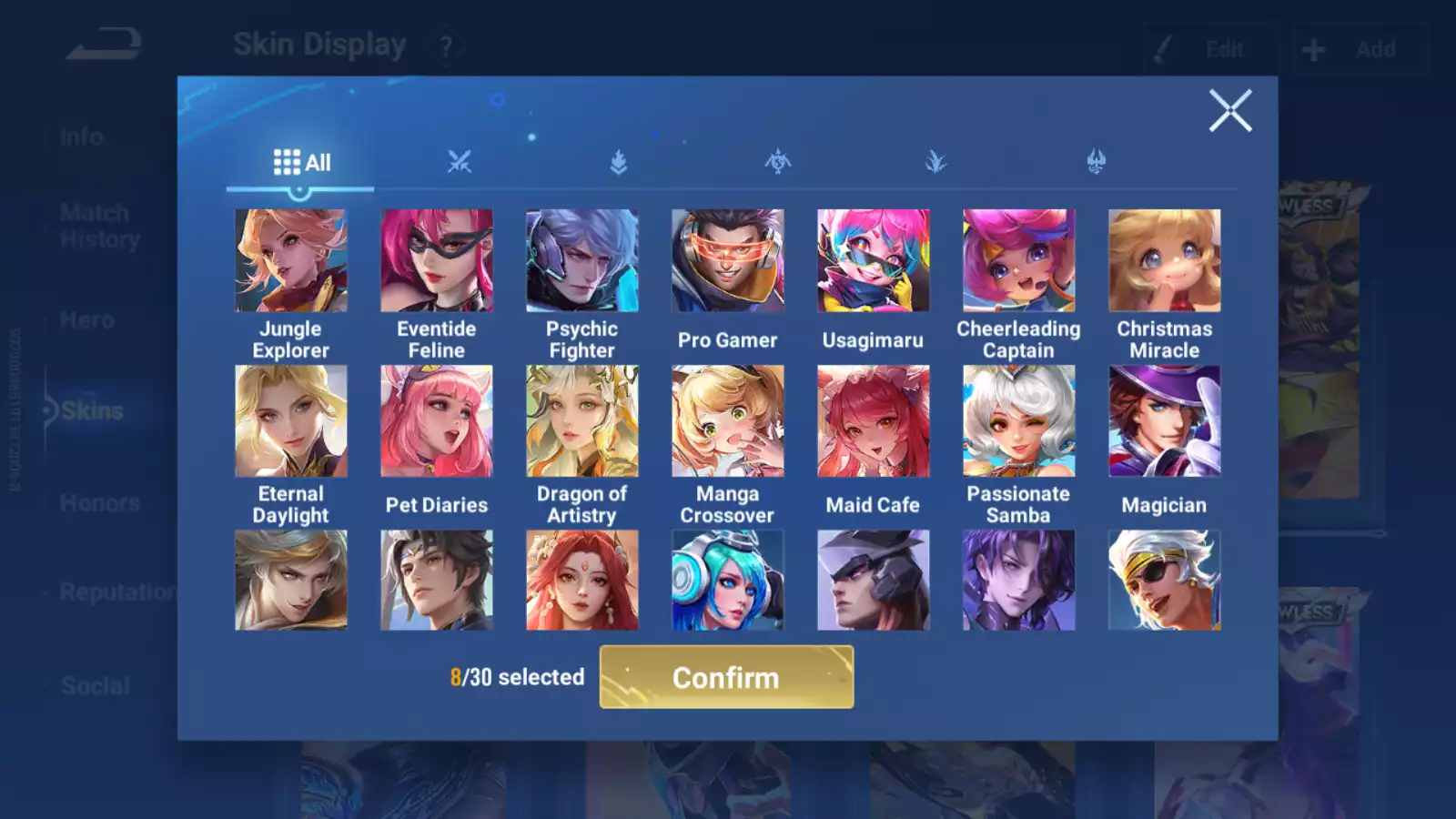Filter skins by crossed swords role tab
Screen dimensions: 1456x819
(x=460, y=163)
